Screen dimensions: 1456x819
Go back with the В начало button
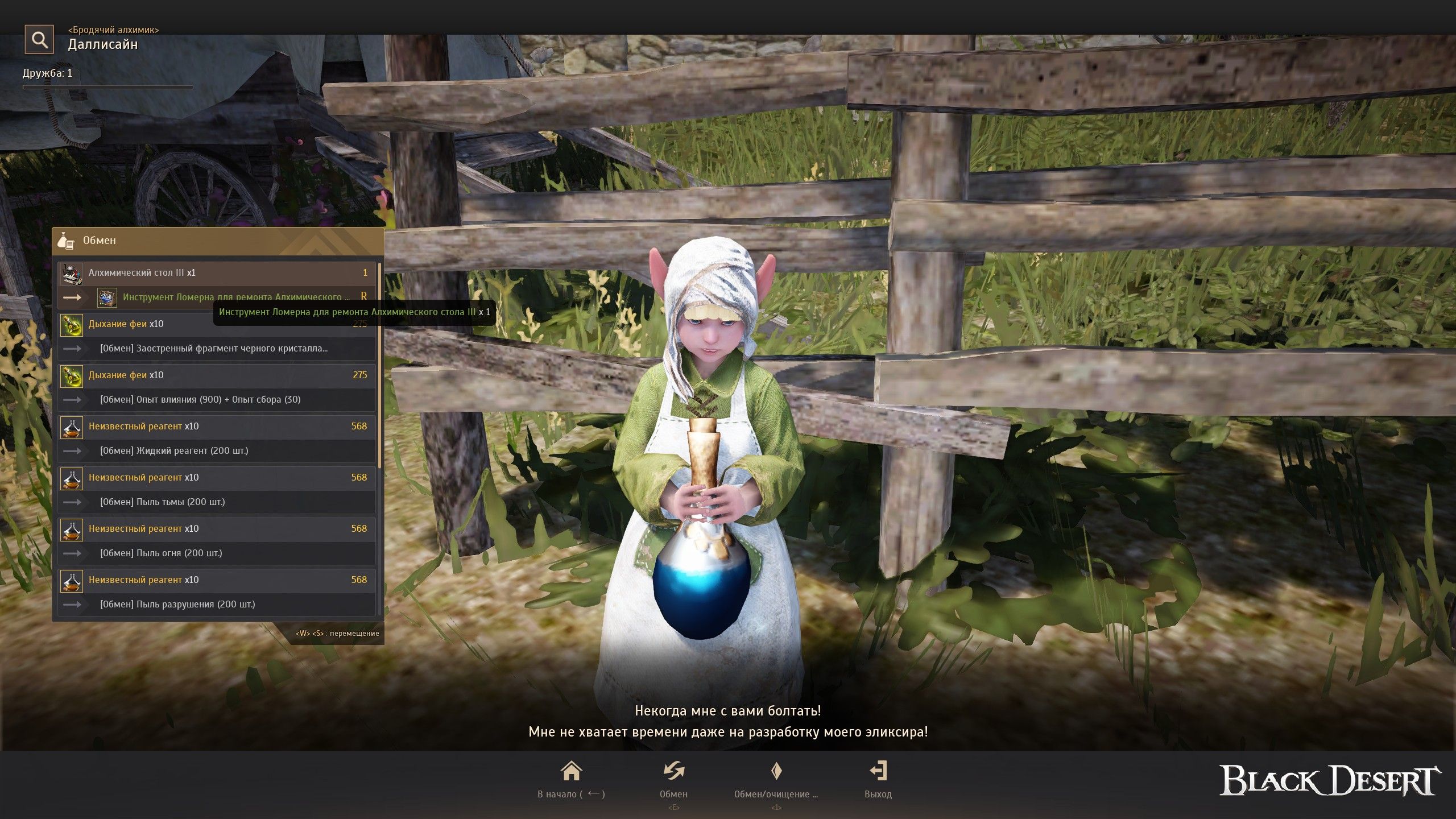[x=571, y=779]
